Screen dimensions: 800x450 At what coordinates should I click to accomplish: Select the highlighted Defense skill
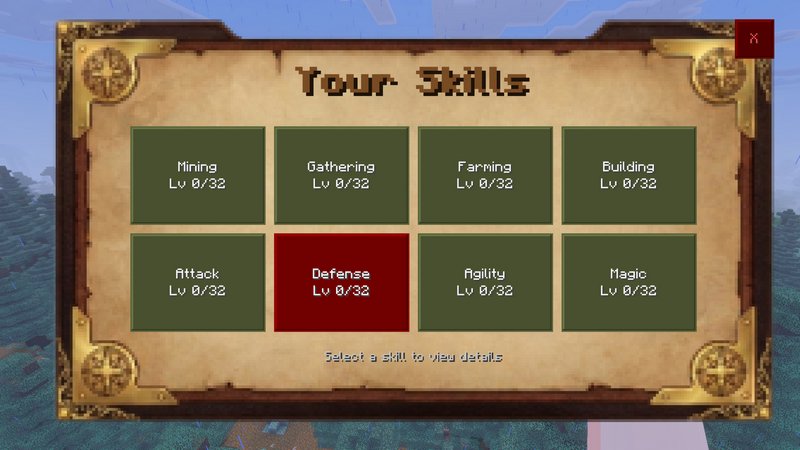click(341, 282)
